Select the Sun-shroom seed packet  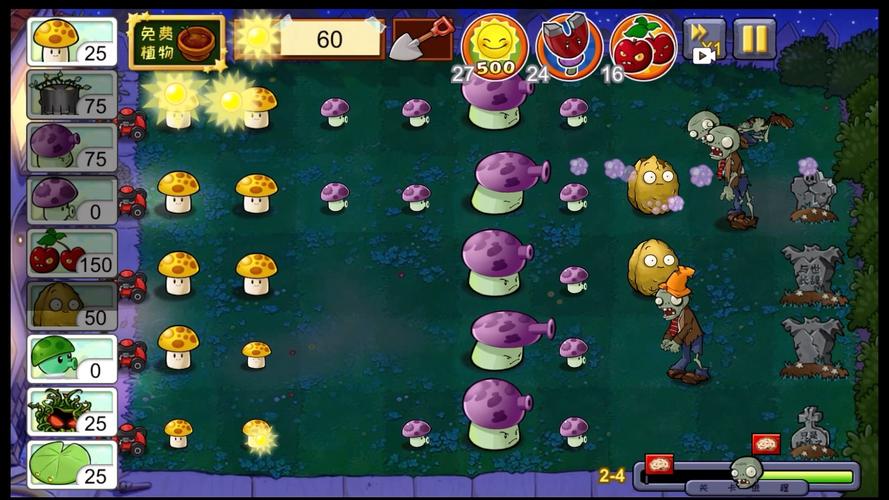pos(72,42)
